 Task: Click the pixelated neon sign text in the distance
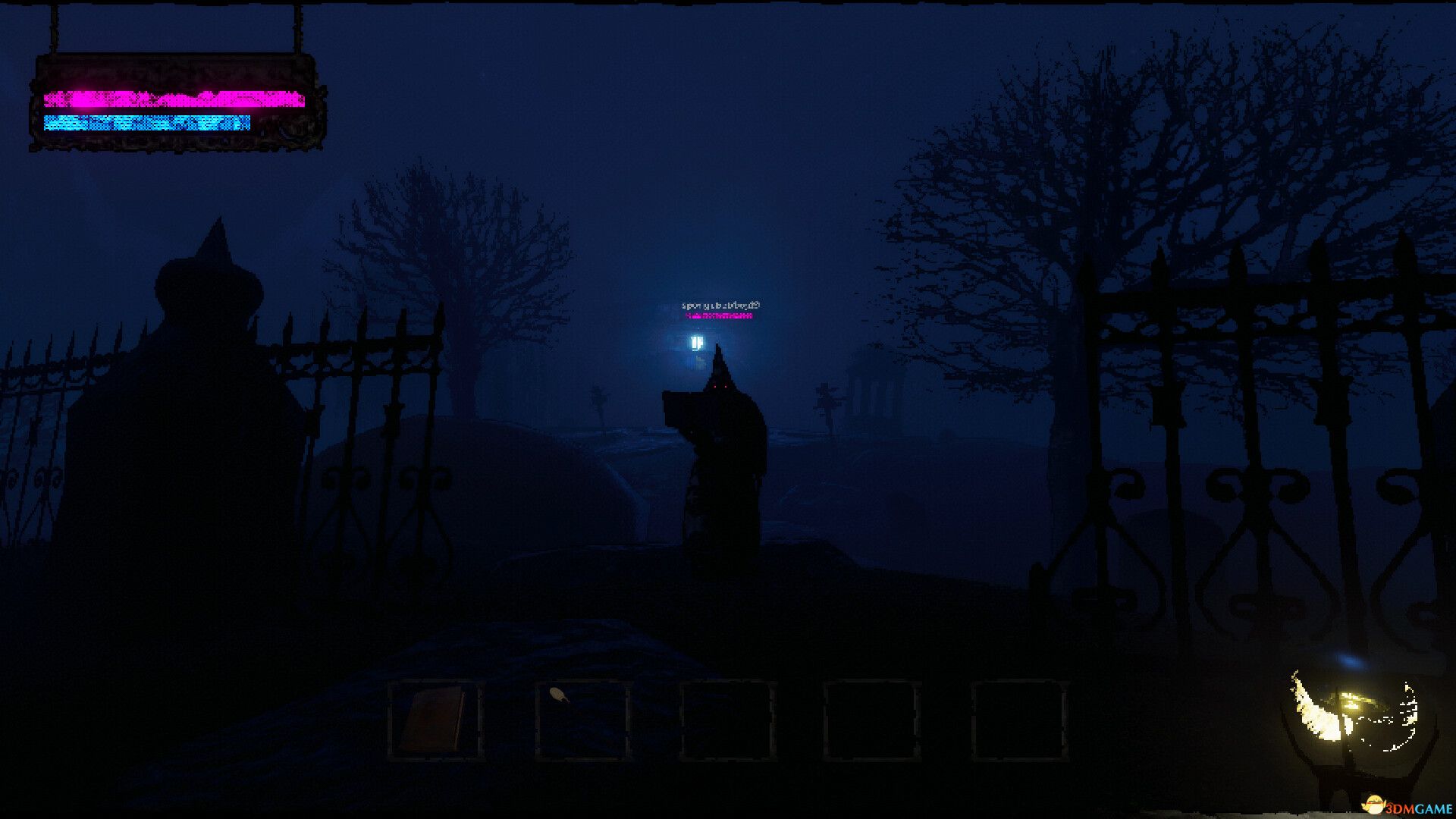pyautogui.click(x=719, y=306)
